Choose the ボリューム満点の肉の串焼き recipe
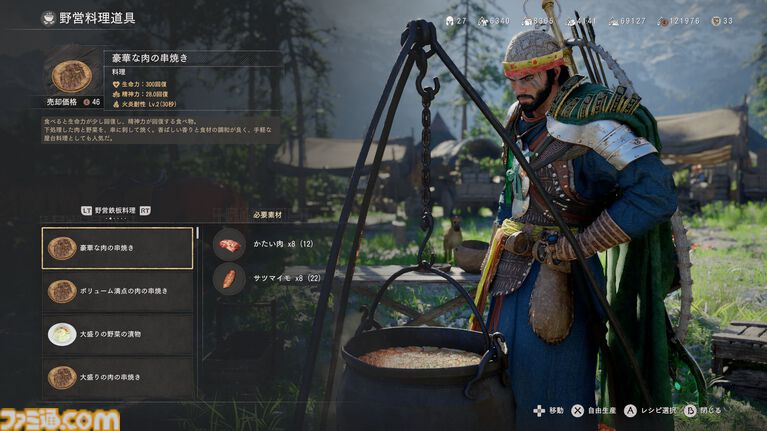Viewport: 767px width, 431px height. (x=117, y=291)
